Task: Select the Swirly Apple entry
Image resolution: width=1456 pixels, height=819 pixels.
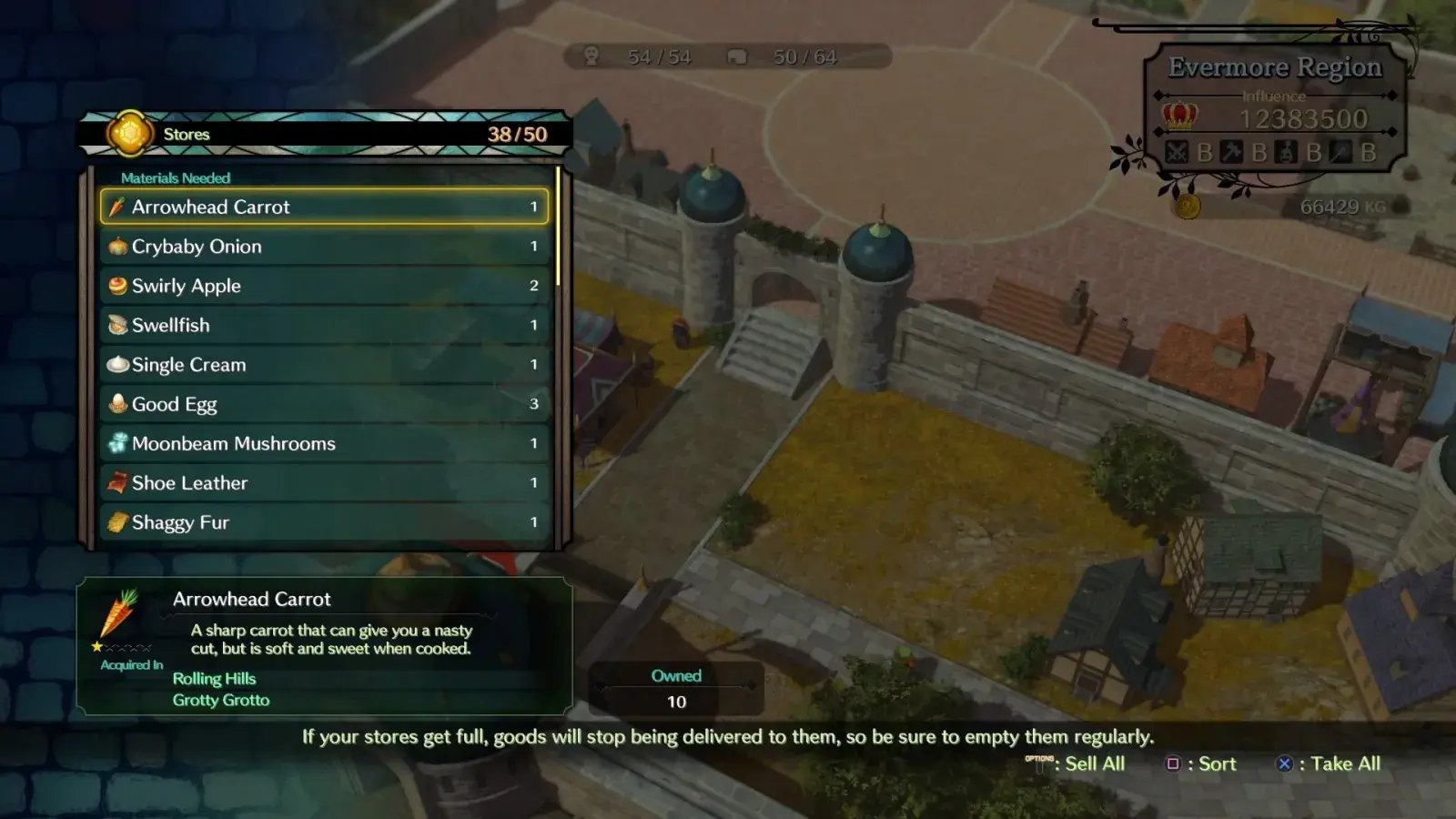Action: point(324,286)
